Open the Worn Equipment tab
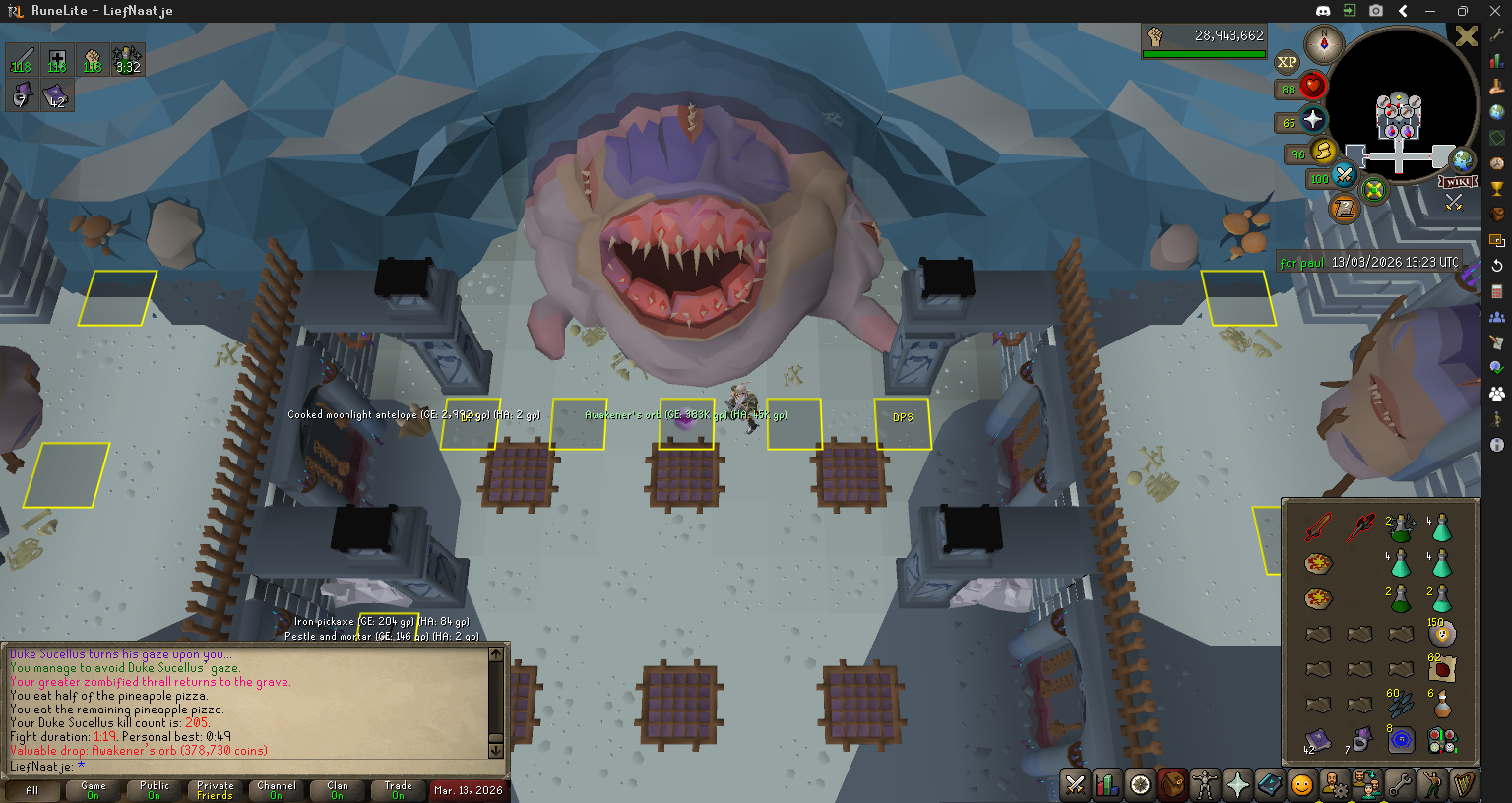 pyautogui.click(x=1205, y=784)
